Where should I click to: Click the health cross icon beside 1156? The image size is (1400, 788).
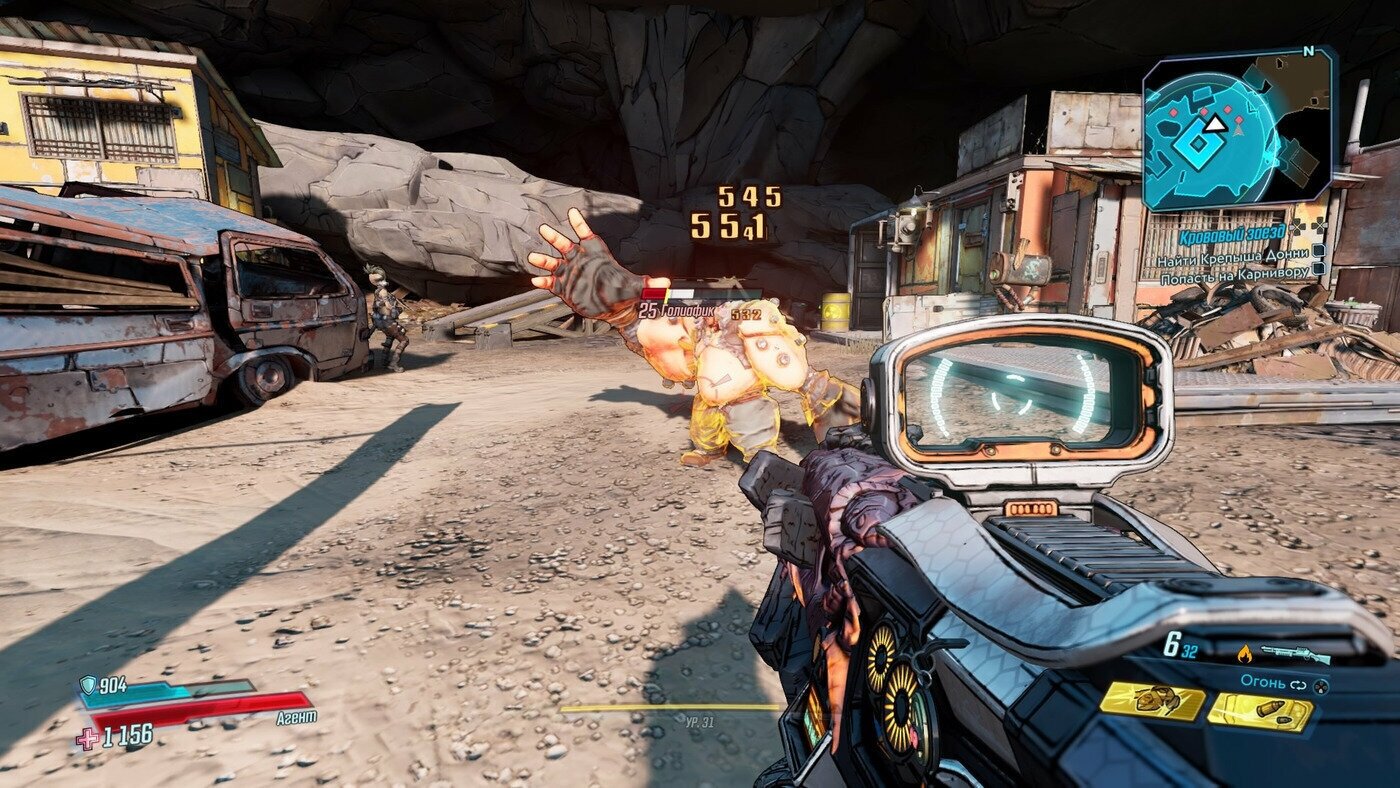(88, 738)
